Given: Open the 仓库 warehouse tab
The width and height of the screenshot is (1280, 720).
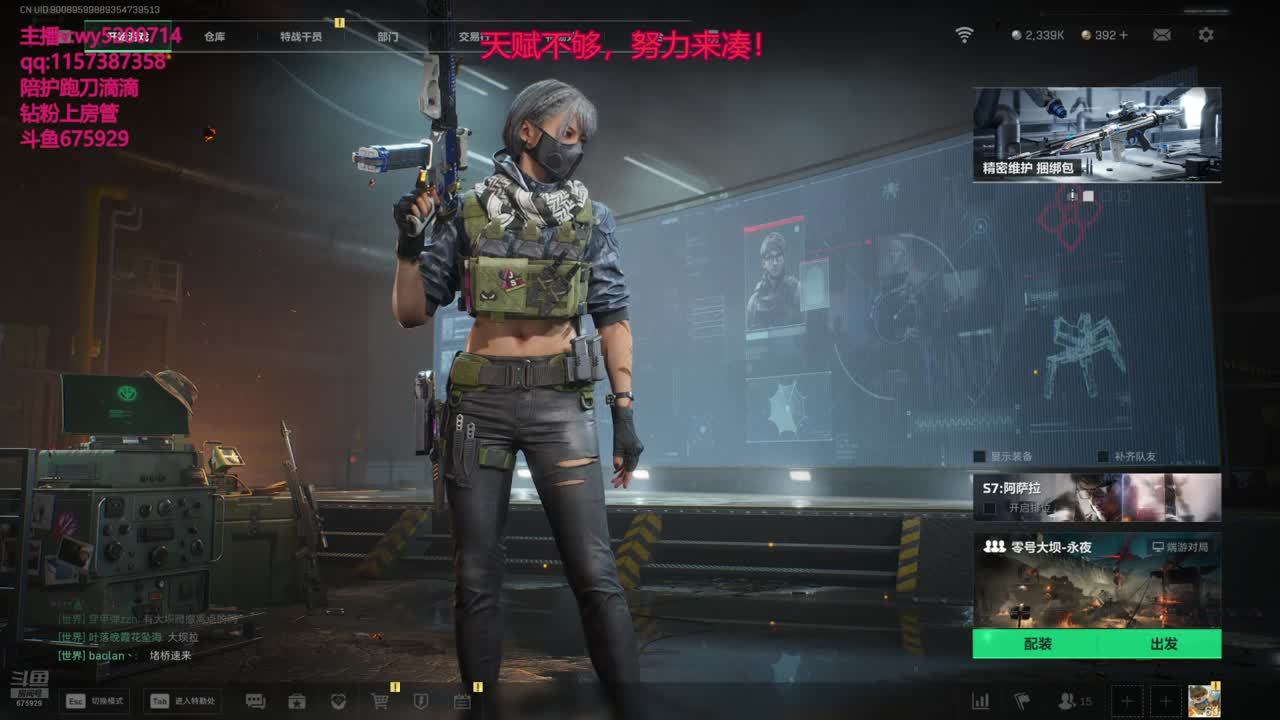Looking at the screenshot, I should [214, 37].
